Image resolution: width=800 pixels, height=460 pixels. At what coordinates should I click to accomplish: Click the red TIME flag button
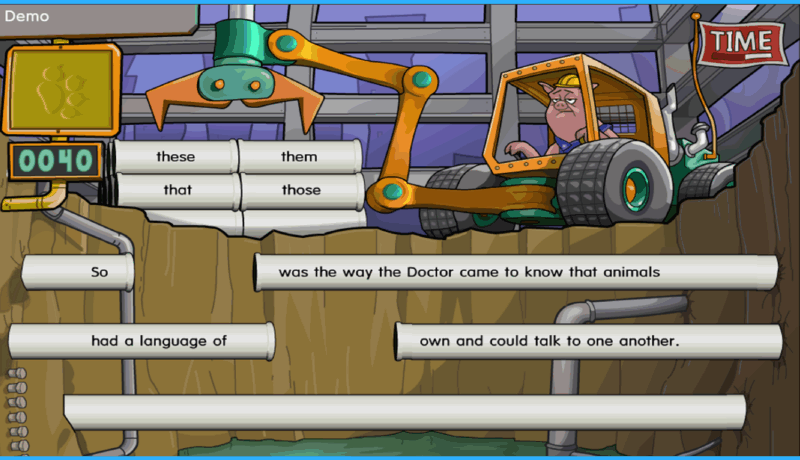pos(742,42)
